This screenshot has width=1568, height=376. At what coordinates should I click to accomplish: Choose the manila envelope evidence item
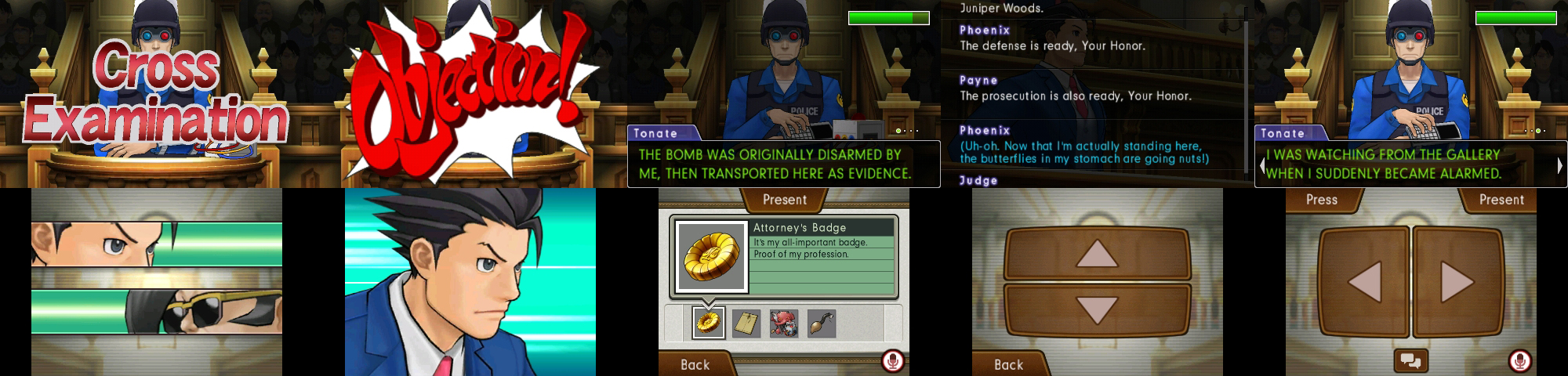pos(746,323)
